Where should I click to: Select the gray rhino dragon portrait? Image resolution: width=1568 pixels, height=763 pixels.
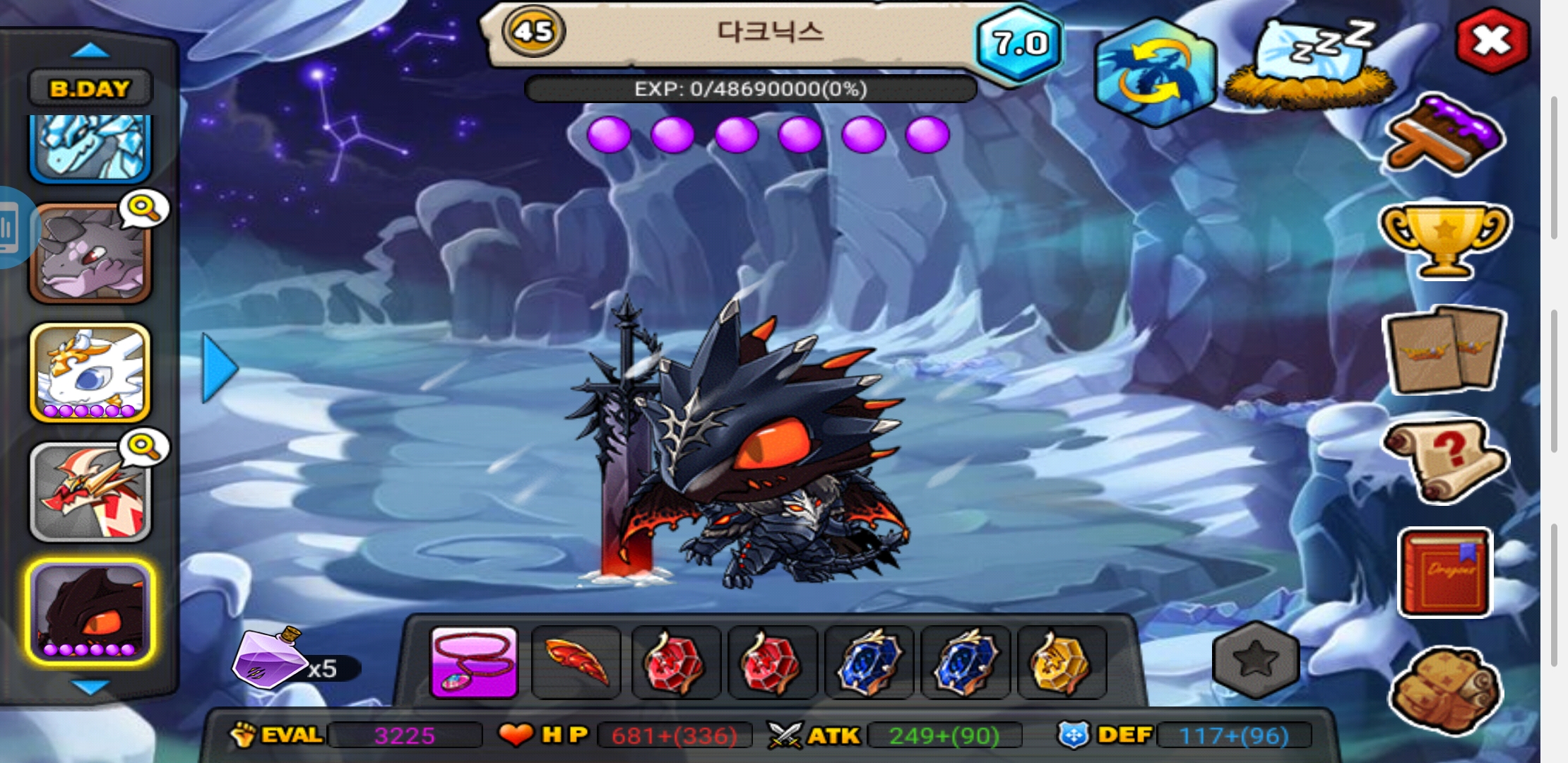coord(90,253)
